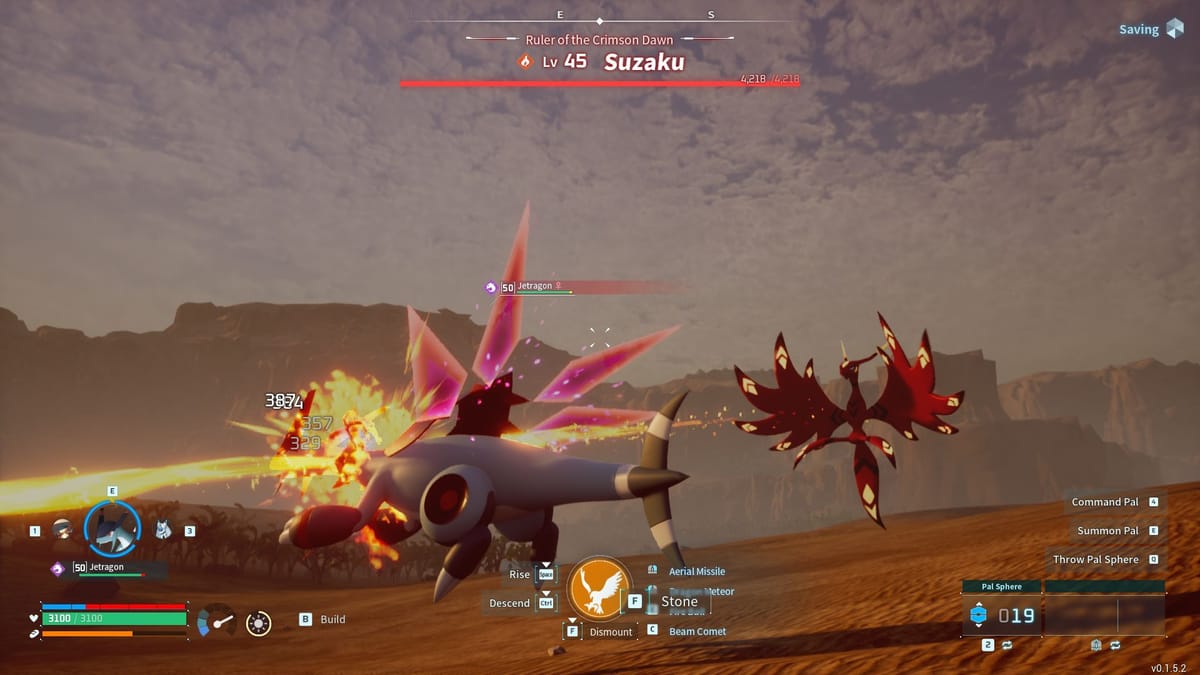
Task: Click the Rise flight control
Action: click(520, 575)
